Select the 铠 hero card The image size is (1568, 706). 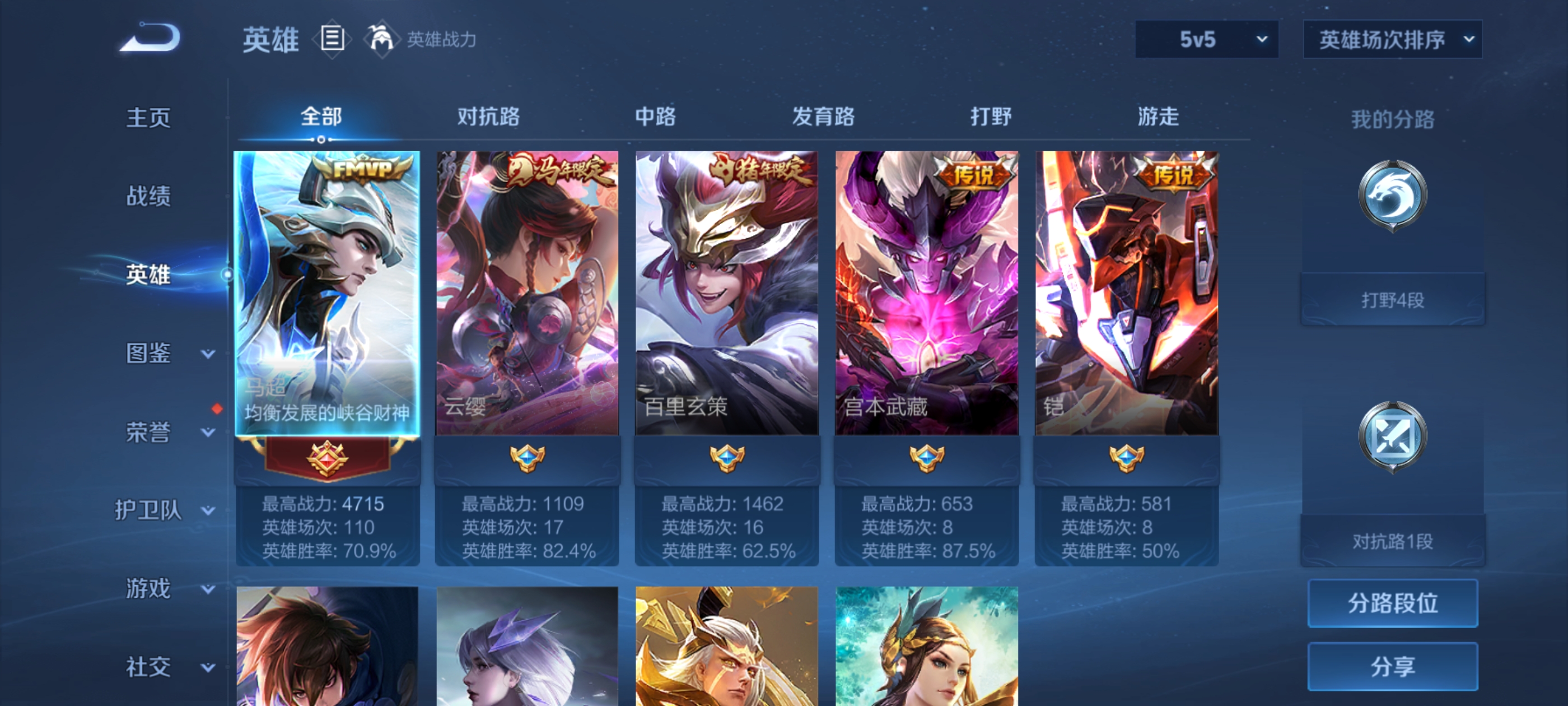(1126, 292)
